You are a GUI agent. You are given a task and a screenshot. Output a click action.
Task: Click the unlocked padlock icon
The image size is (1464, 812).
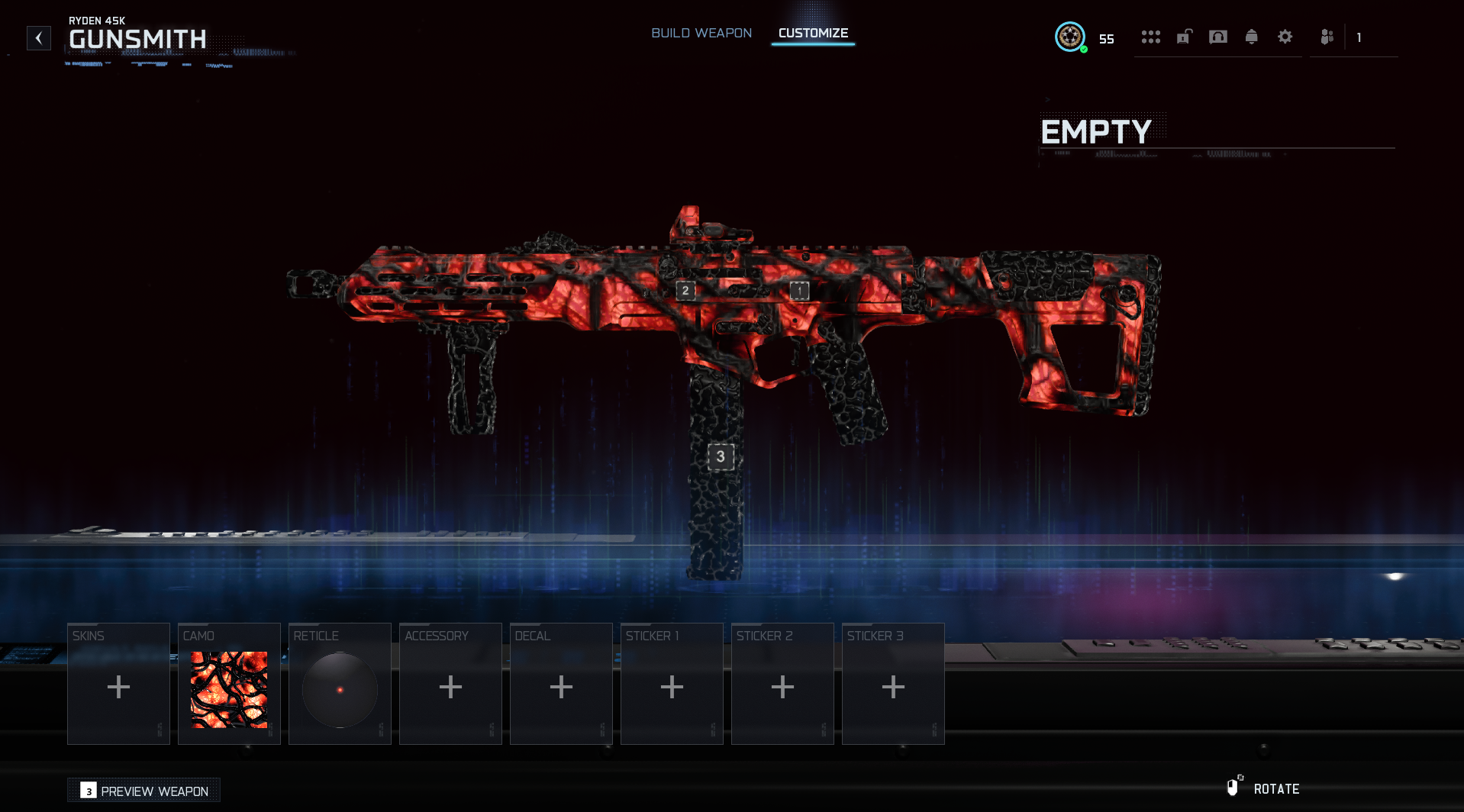pyautogui.click(x=1184, y=37)
